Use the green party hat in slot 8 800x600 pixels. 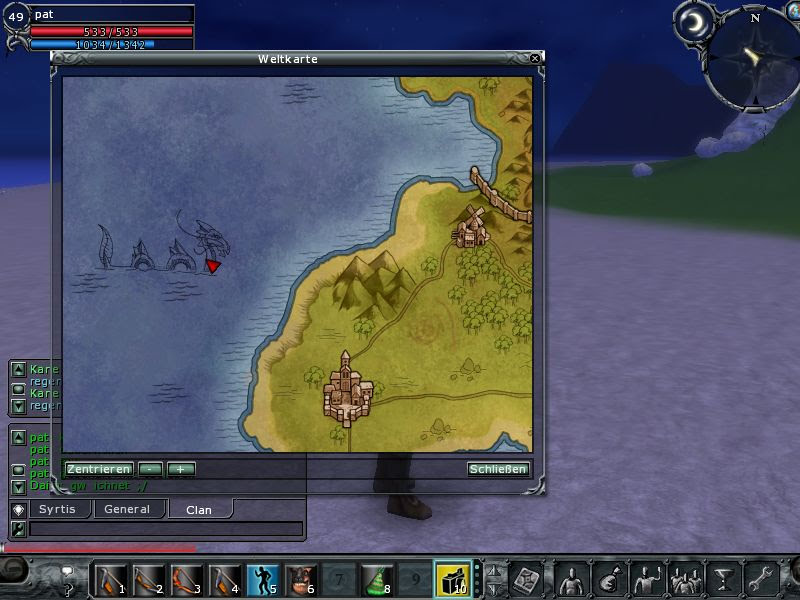pyautogui.click(x=375, y=579)
